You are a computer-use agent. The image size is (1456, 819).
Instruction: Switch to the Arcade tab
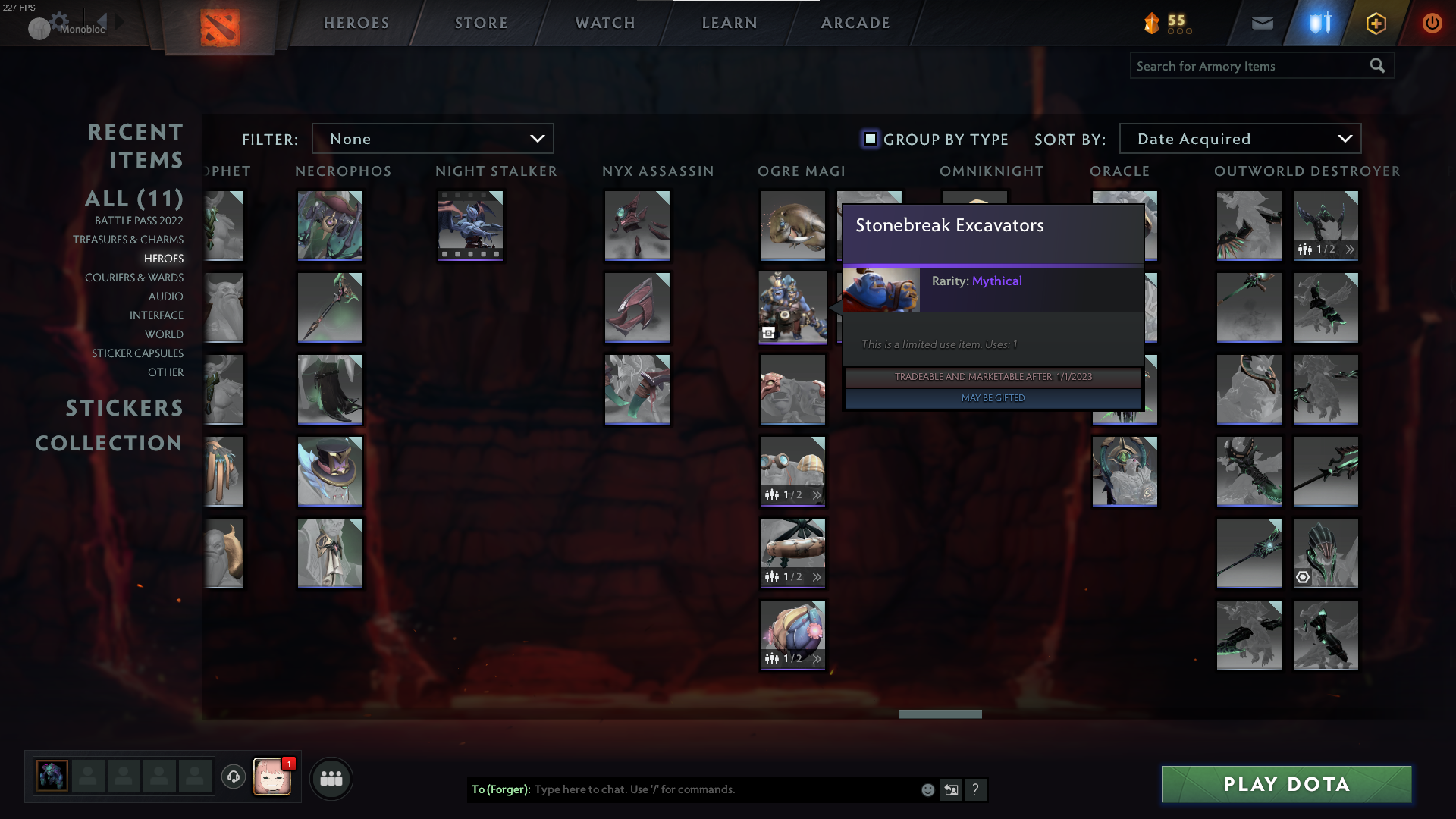855,23
